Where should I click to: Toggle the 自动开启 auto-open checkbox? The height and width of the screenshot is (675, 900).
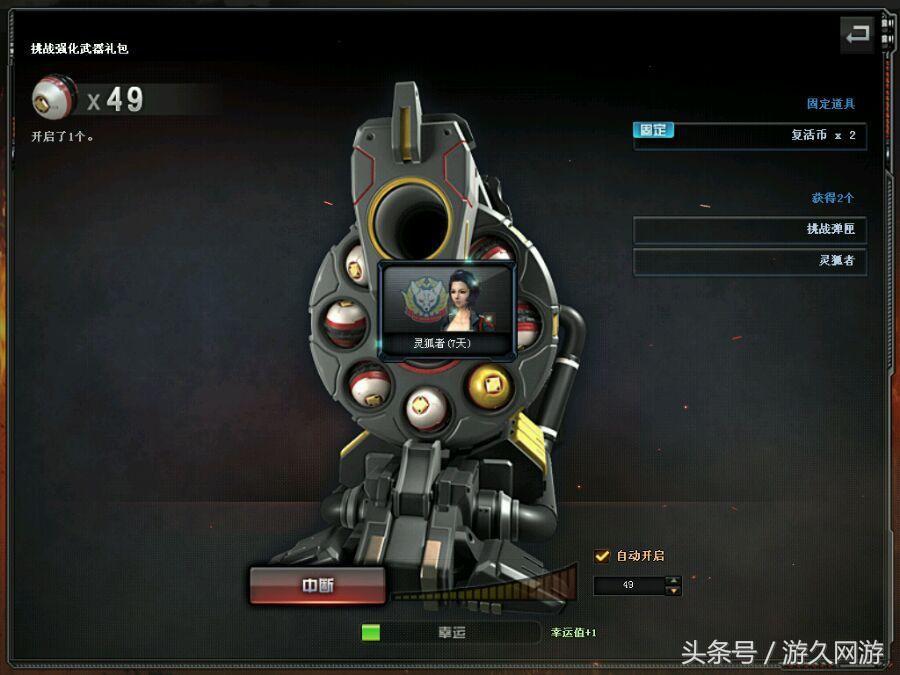(x=602, y=556)
